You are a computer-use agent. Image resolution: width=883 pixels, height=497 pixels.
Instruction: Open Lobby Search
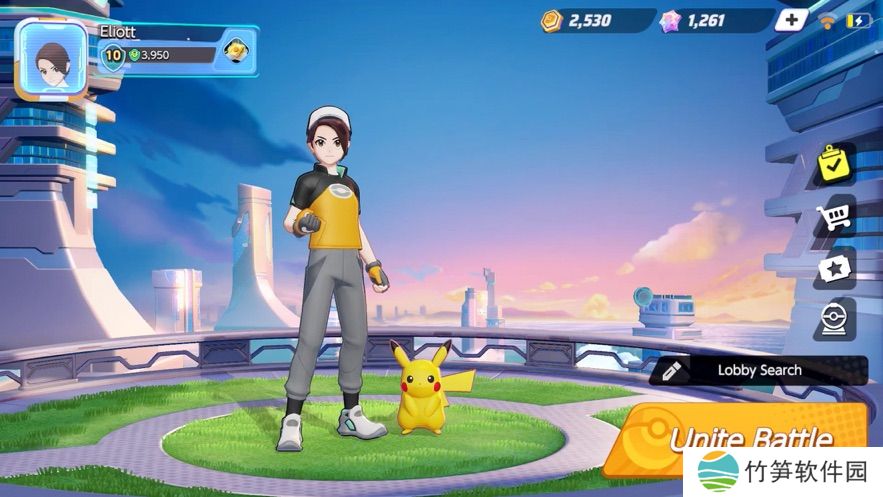coord(758,370)
